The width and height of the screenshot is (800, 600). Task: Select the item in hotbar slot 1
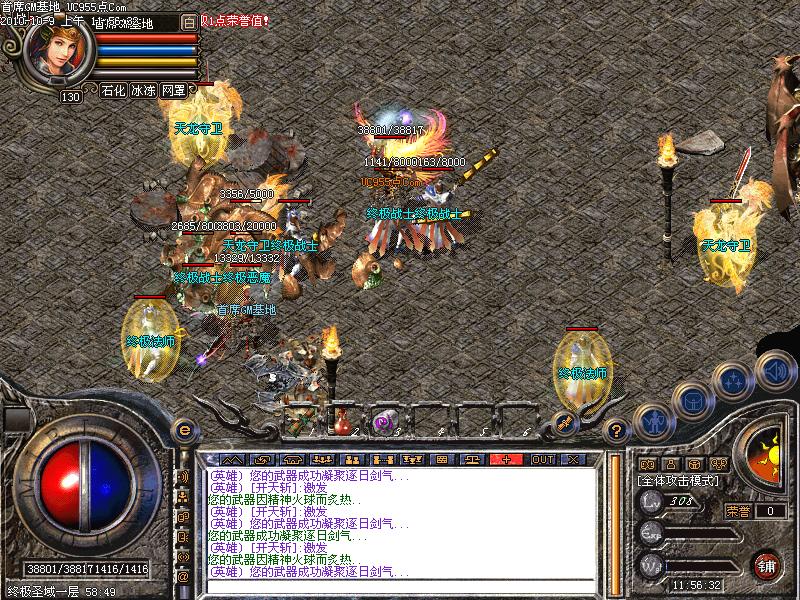pos(301,420)
